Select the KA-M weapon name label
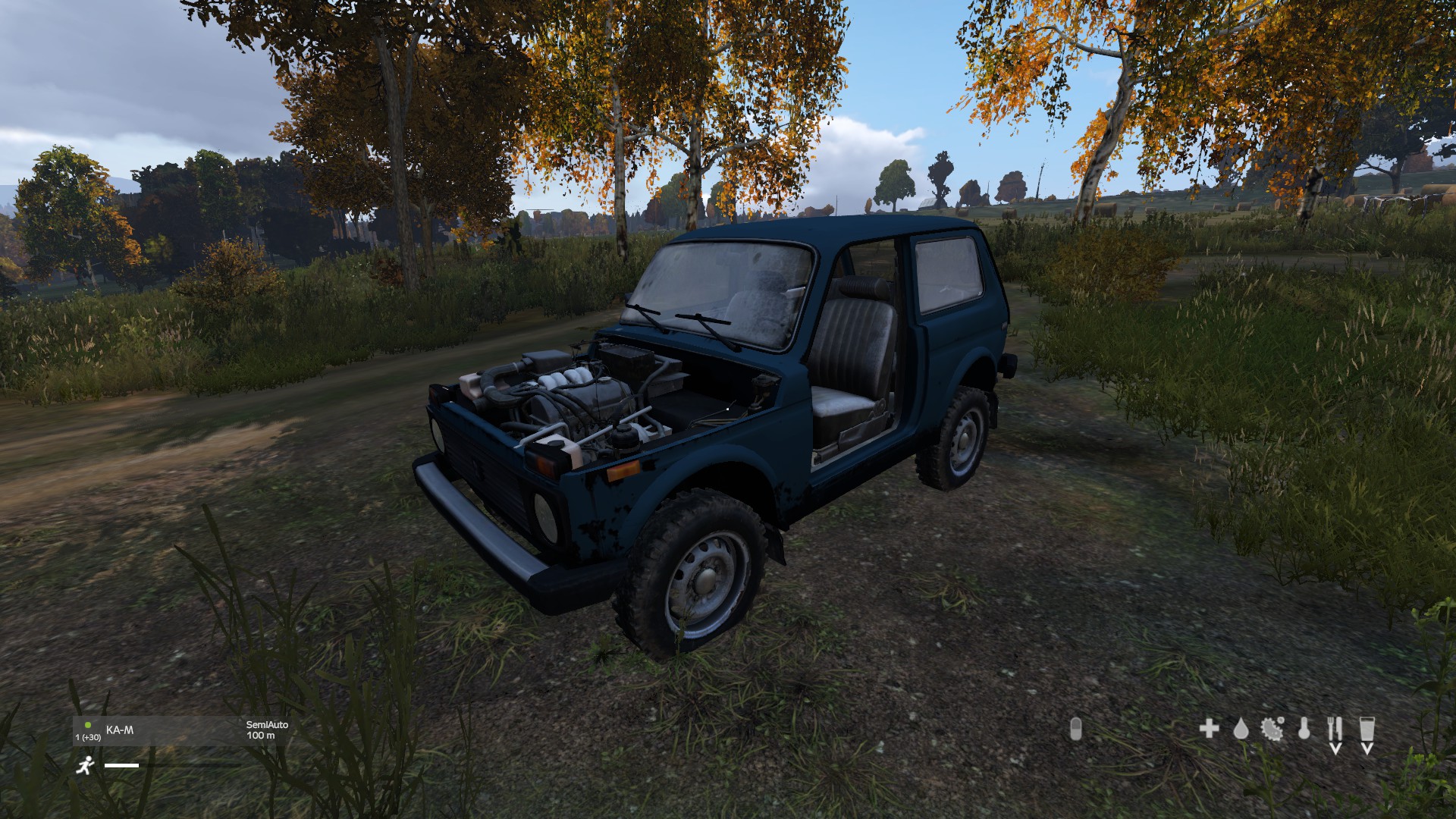This screenshot has height=819, width=1456. click(120, 730)
